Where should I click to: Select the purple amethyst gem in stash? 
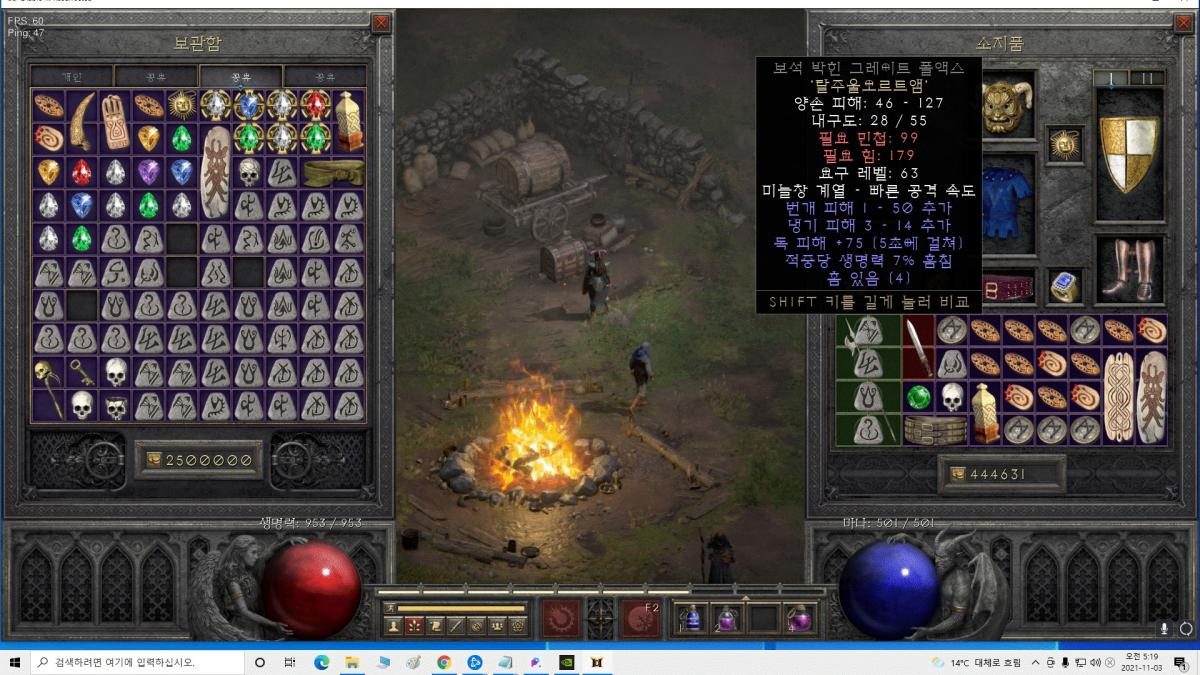148,172
